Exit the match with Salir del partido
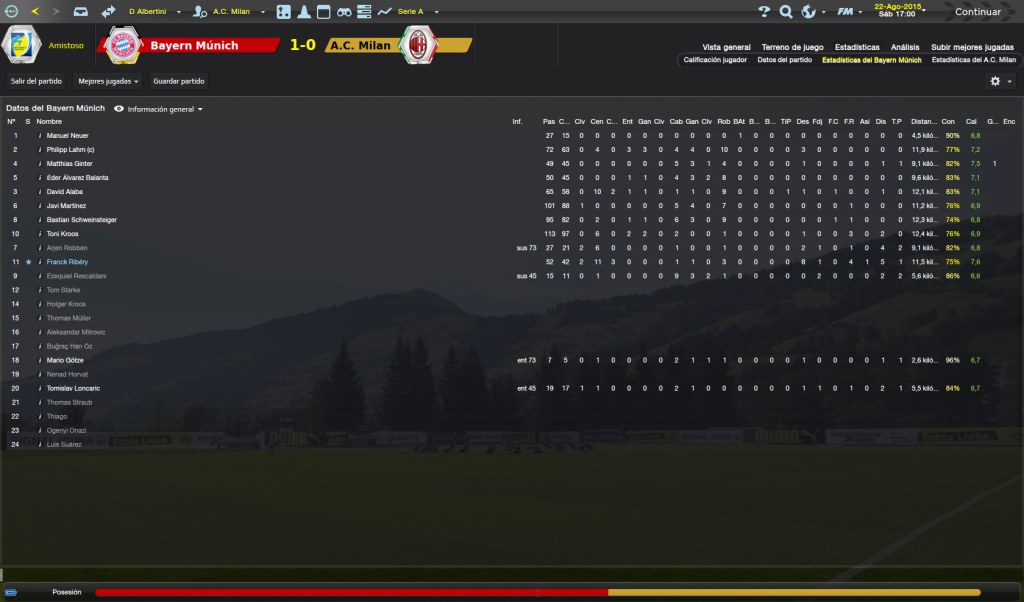The width and height of the screenshot is (1024, 602). (x=36, y=81)
